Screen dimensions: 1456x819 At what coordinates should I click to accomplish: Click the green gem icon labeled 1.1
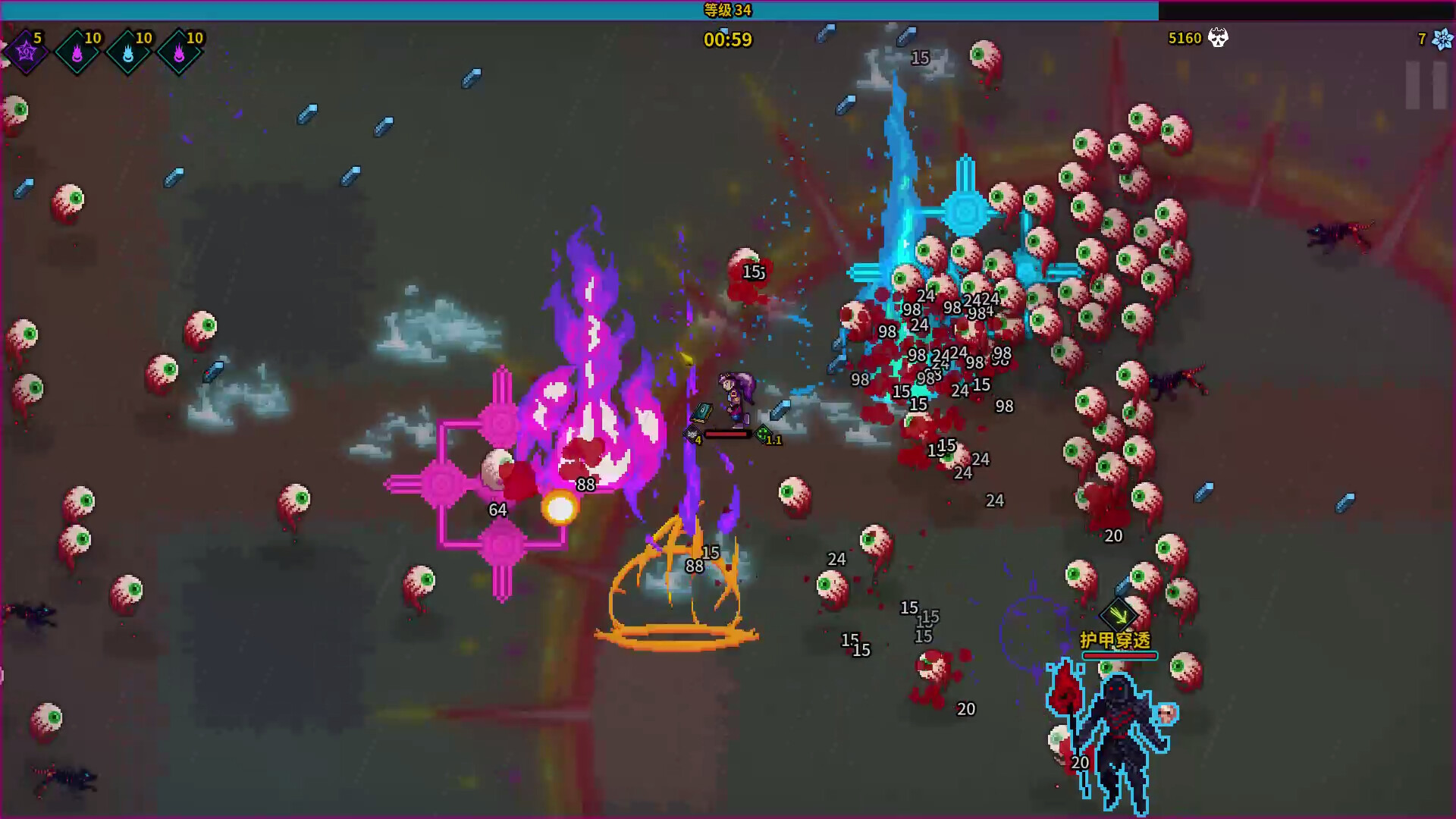pyautogui.click(x=764, y=435)
